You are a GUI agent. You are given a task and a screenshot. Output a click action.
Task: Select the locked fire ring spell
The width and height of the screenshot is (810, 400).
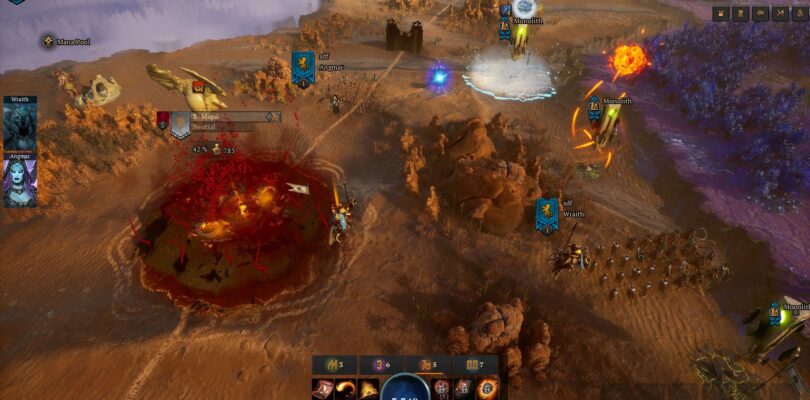486,389
